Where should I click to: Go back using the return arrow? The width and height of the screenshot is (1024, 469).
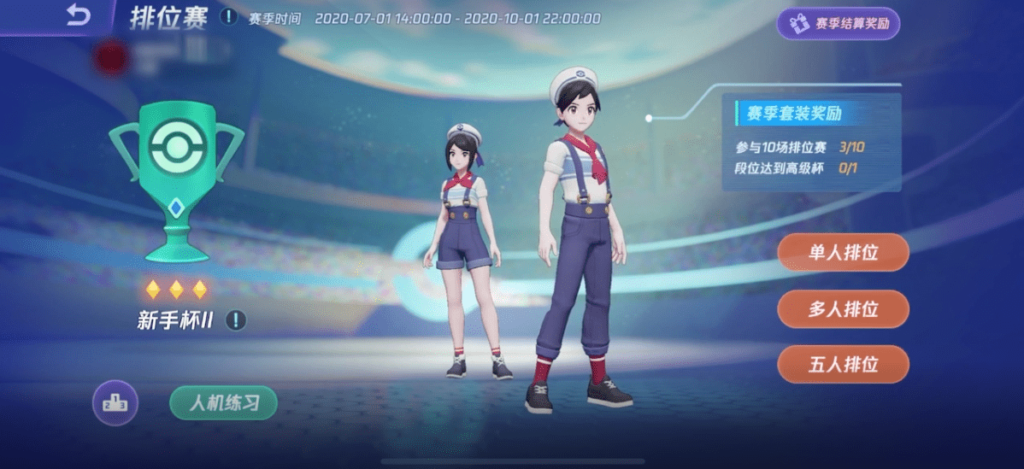coord(78,15)
